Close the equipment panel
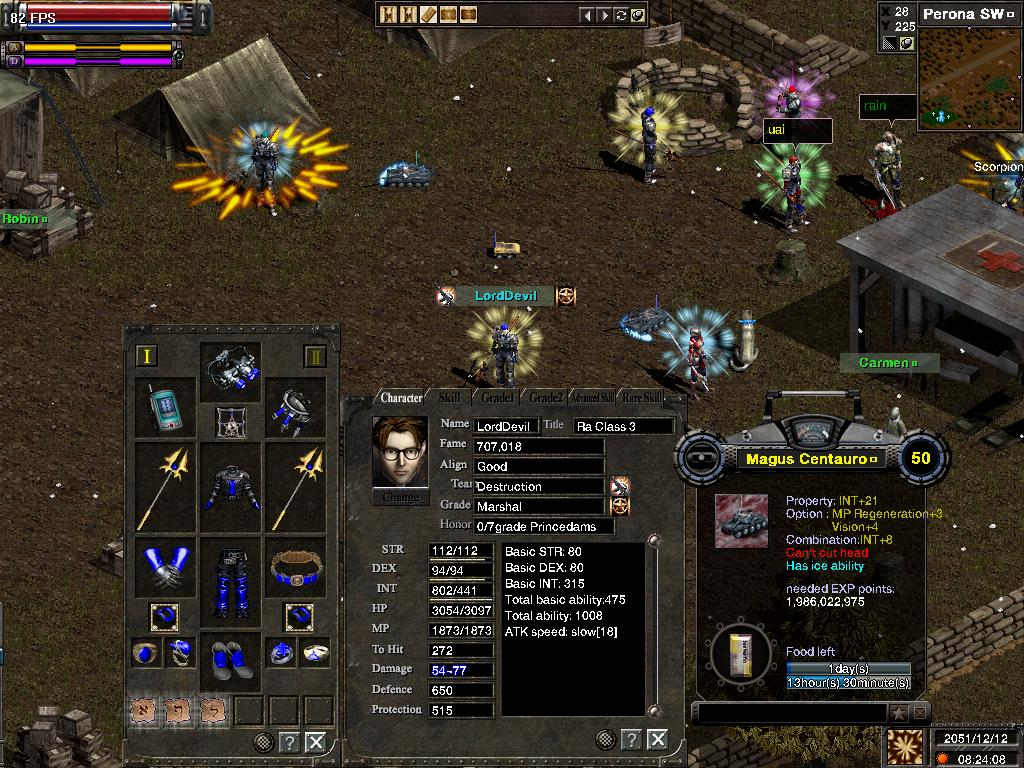1024x768 pixels. [315, 742]
